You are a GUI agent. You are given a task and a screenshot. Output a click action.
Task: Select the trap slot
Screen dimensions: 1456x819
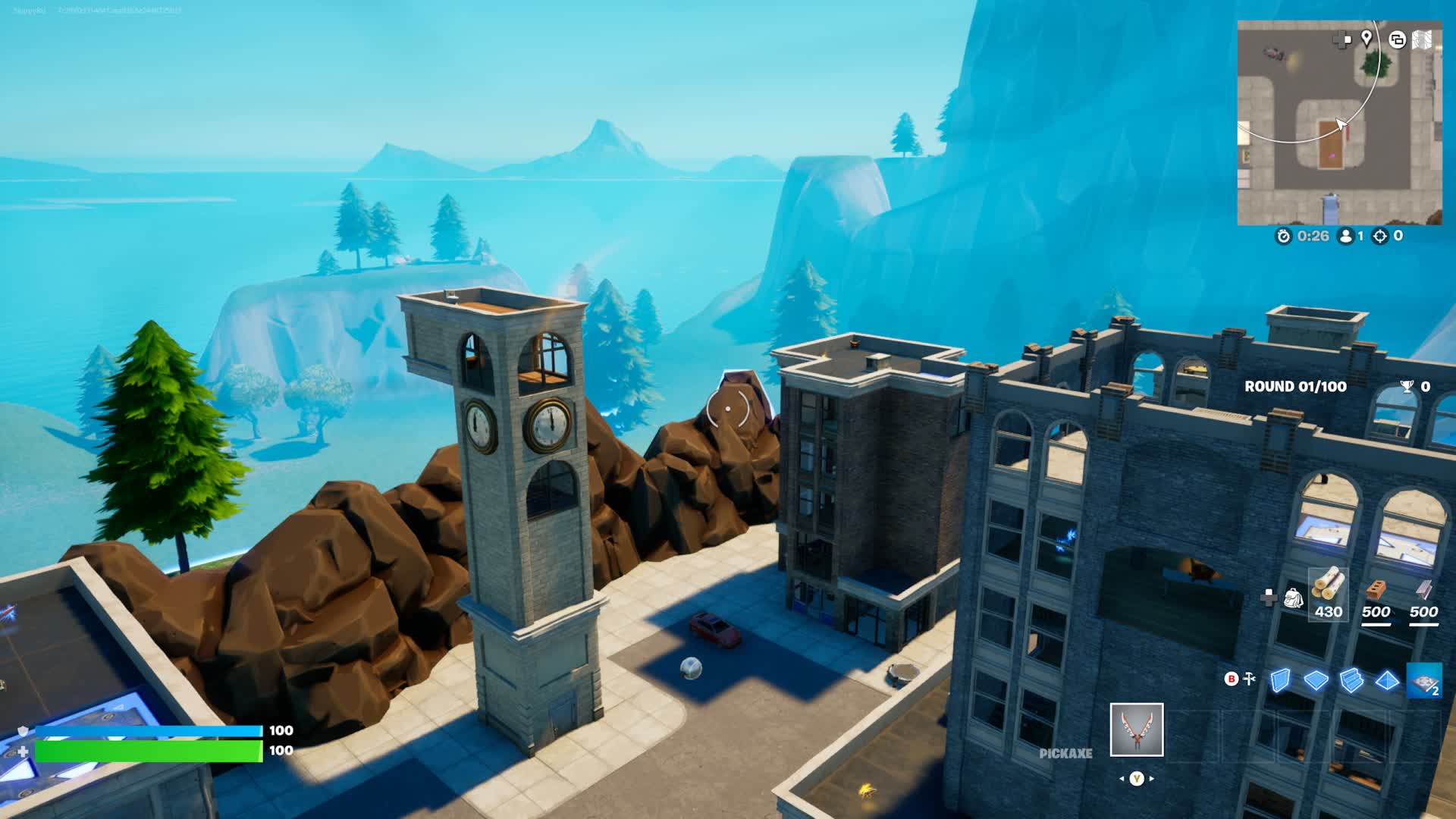pos(1423,680)
